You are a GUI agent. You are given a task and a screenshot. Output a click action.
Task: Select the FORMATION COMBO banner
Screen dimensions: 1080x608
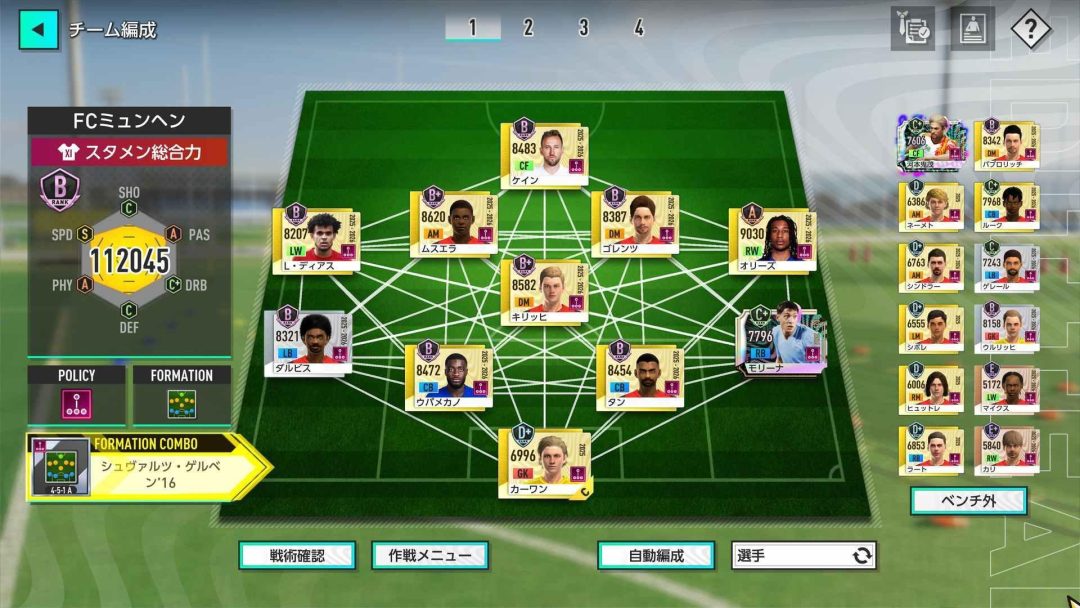(147, 466)
